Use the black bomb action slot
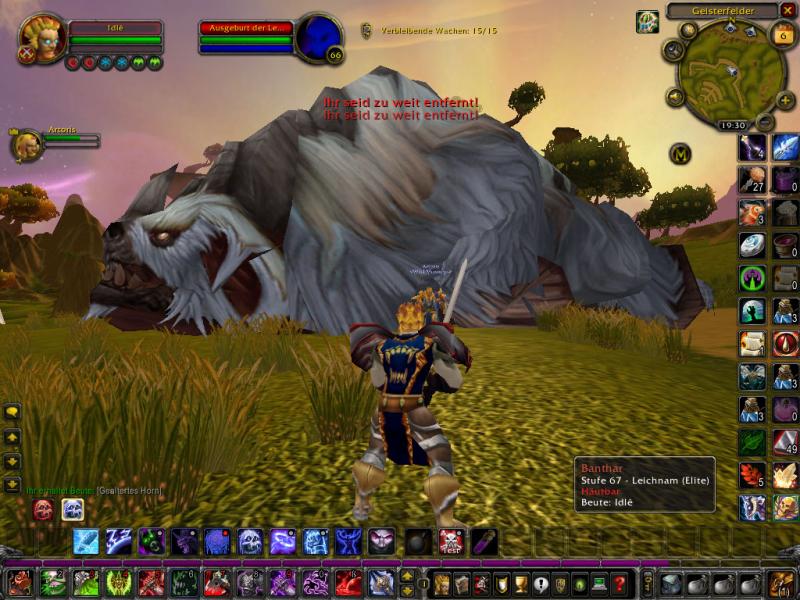 pyautogui.click(x=419, y=542)
